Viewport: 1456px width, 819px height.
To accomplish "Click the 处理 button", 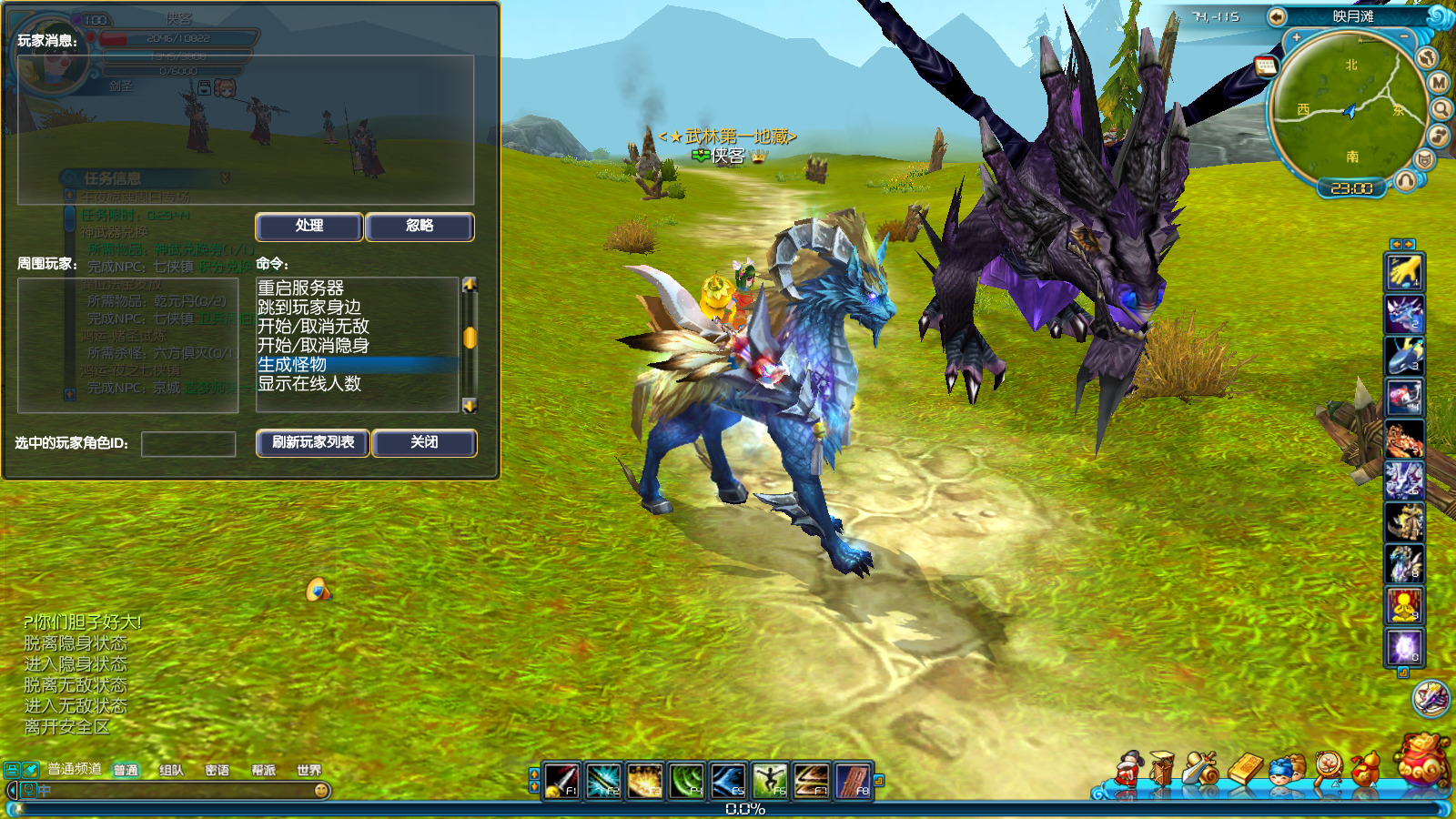I will click(309, 227).
